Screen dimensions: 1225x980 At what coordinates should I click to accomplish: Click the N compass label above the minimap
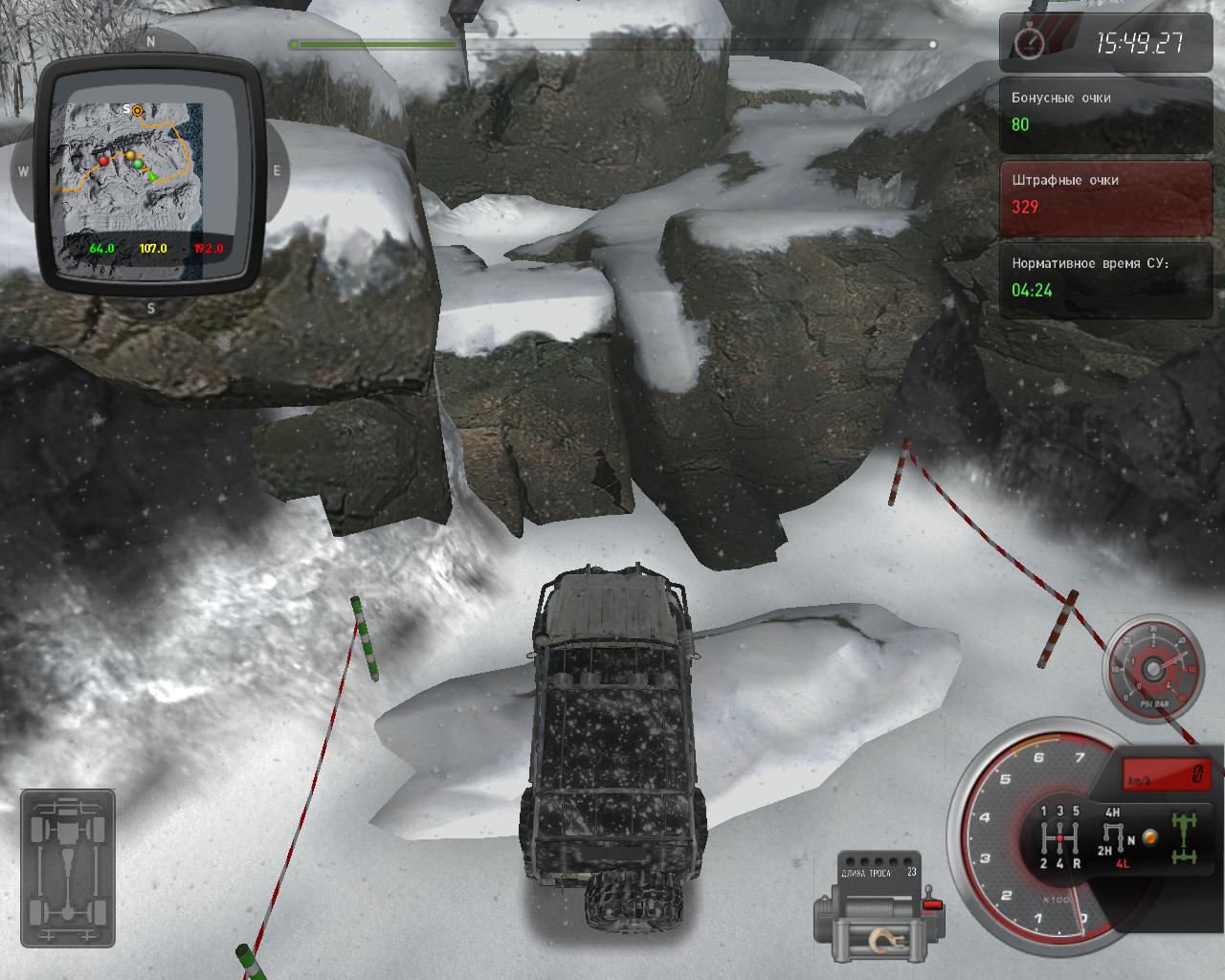pos(150,42)
